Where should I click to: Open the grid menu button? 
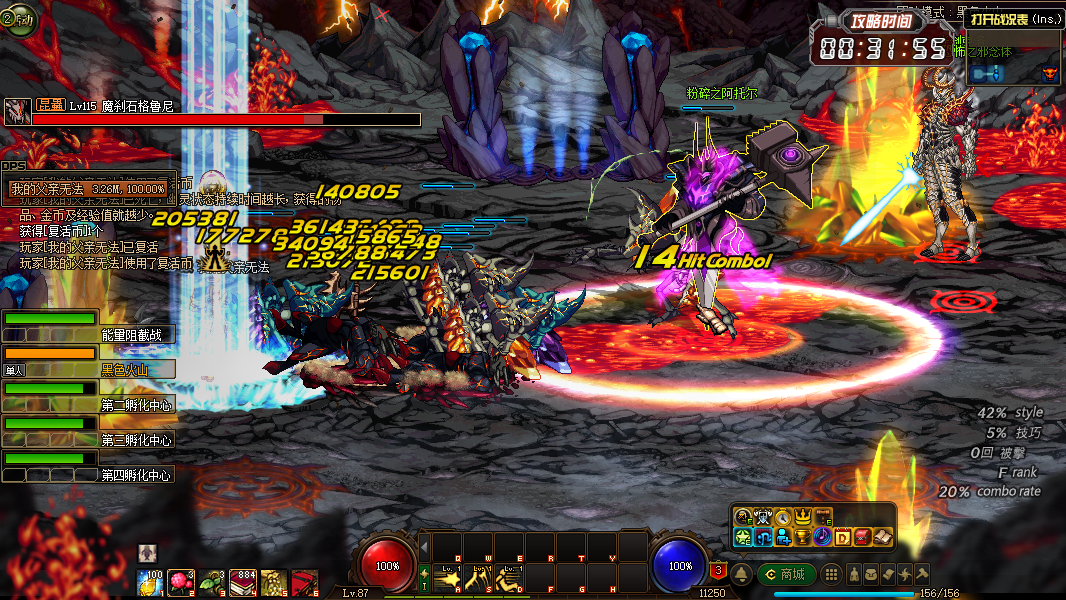point(831,574)
